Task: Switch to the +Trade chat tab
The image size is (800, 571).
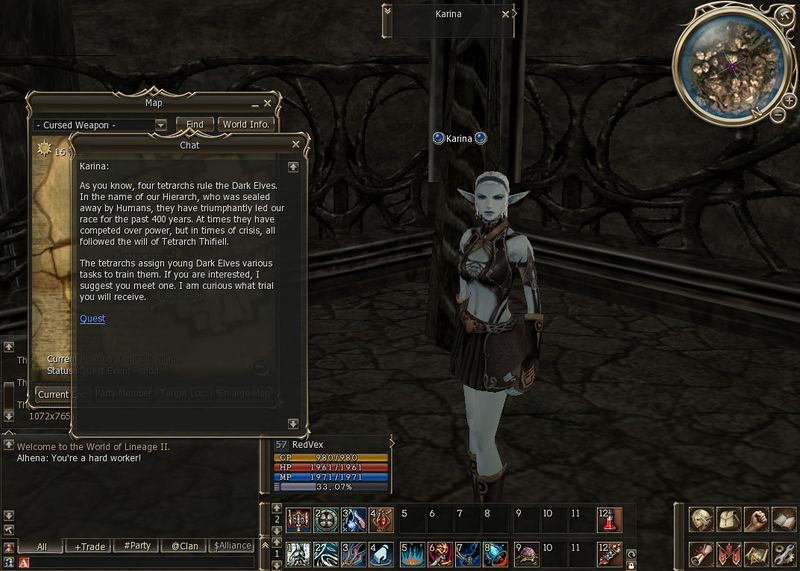Action: point(91,546)
